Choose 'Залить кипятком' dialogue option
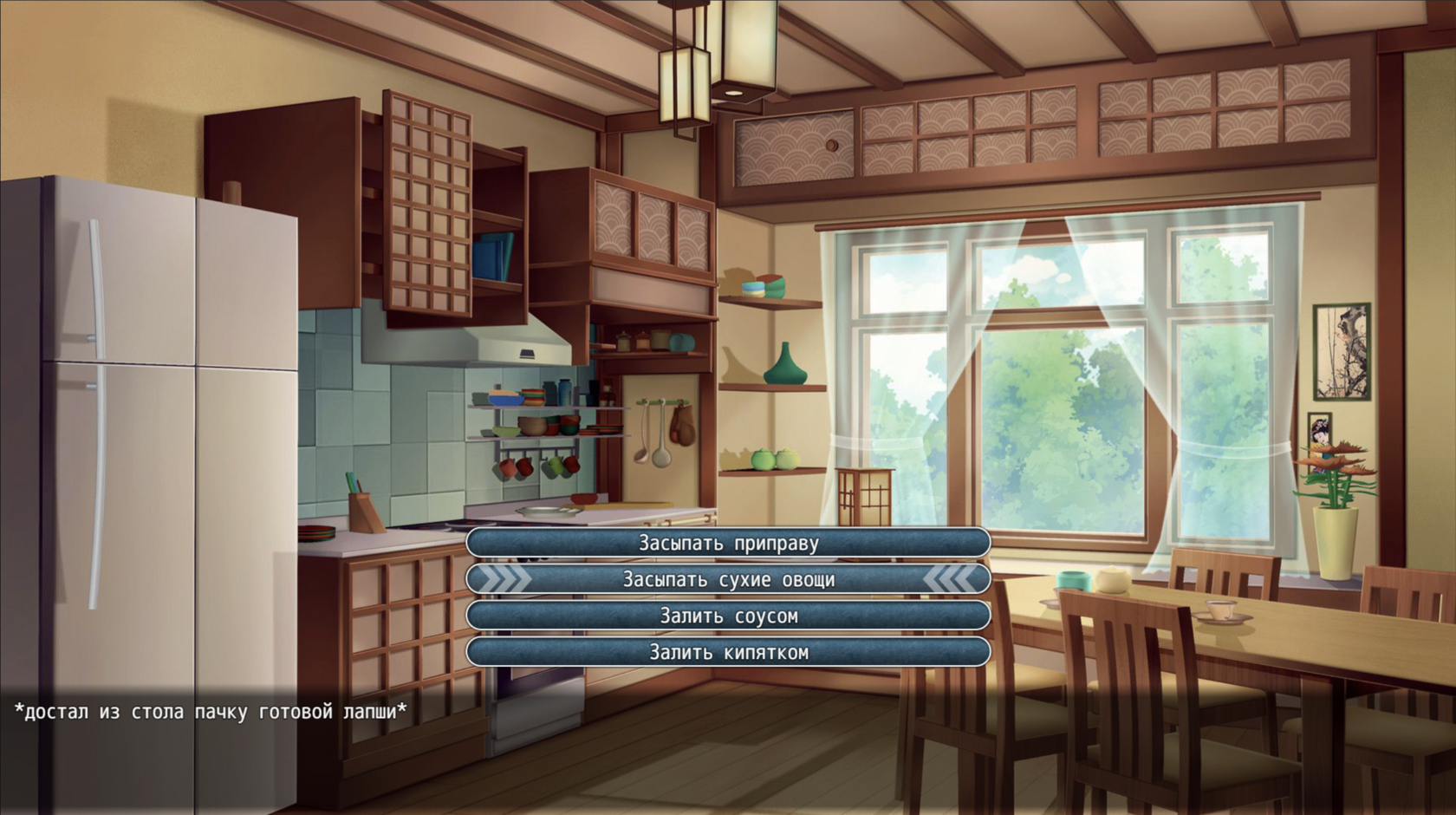1456x815 pixels. click(x=728, y=652)
